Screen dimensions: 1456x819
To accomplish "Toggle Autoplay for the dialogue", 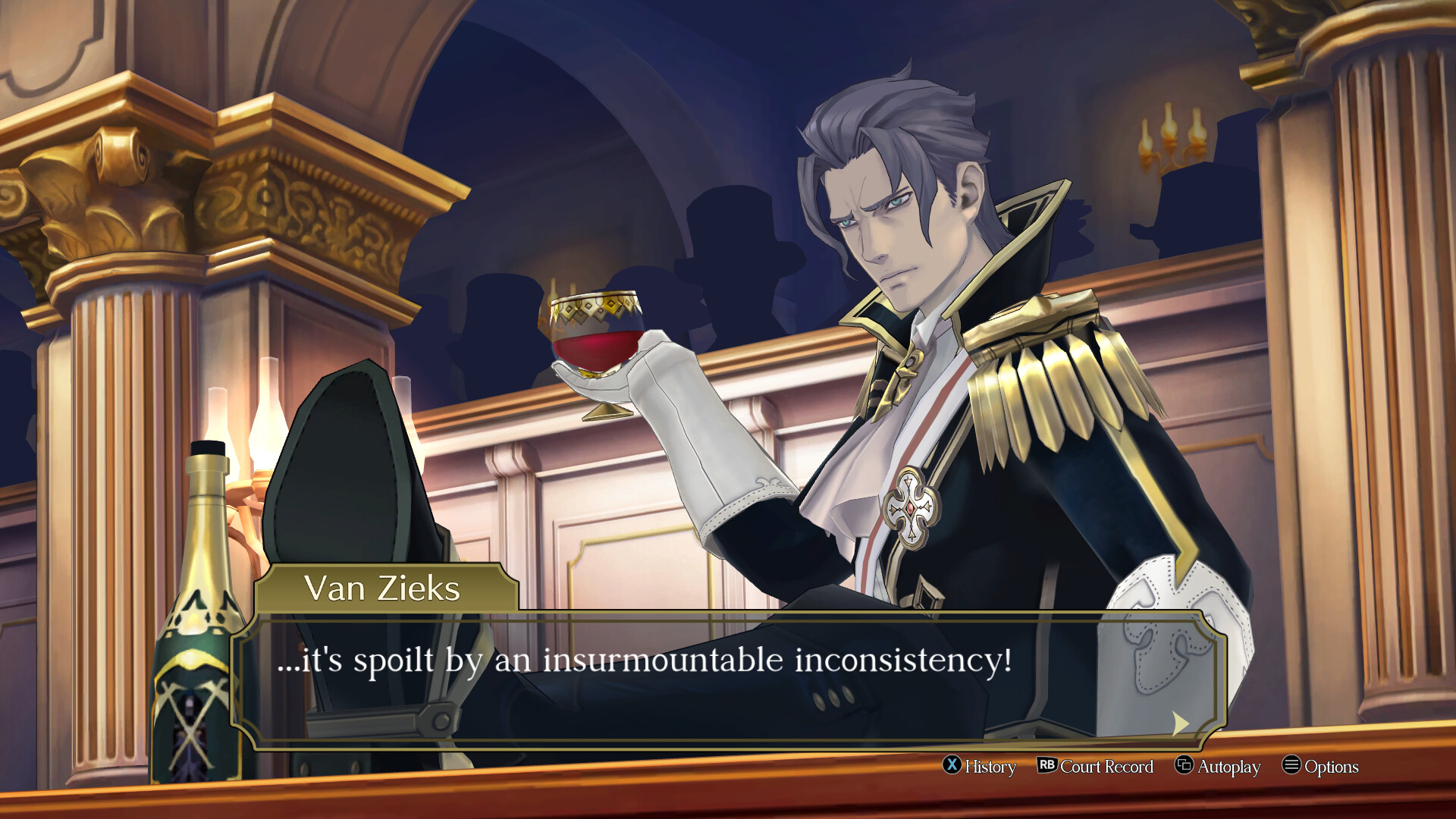I will (x=1218, y=766).
